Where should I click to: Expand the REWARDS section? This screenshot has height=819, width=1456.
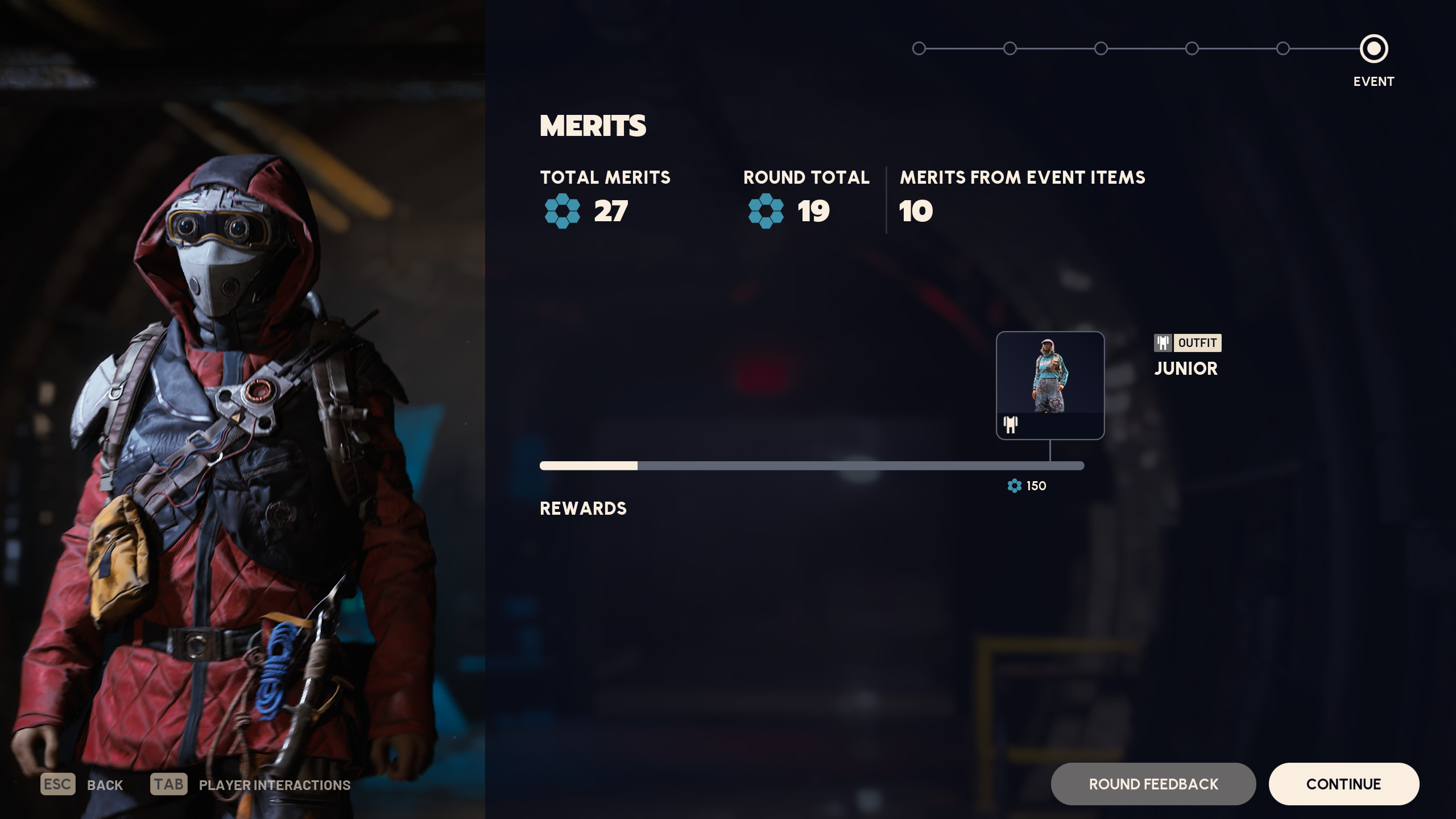(584, 508)
